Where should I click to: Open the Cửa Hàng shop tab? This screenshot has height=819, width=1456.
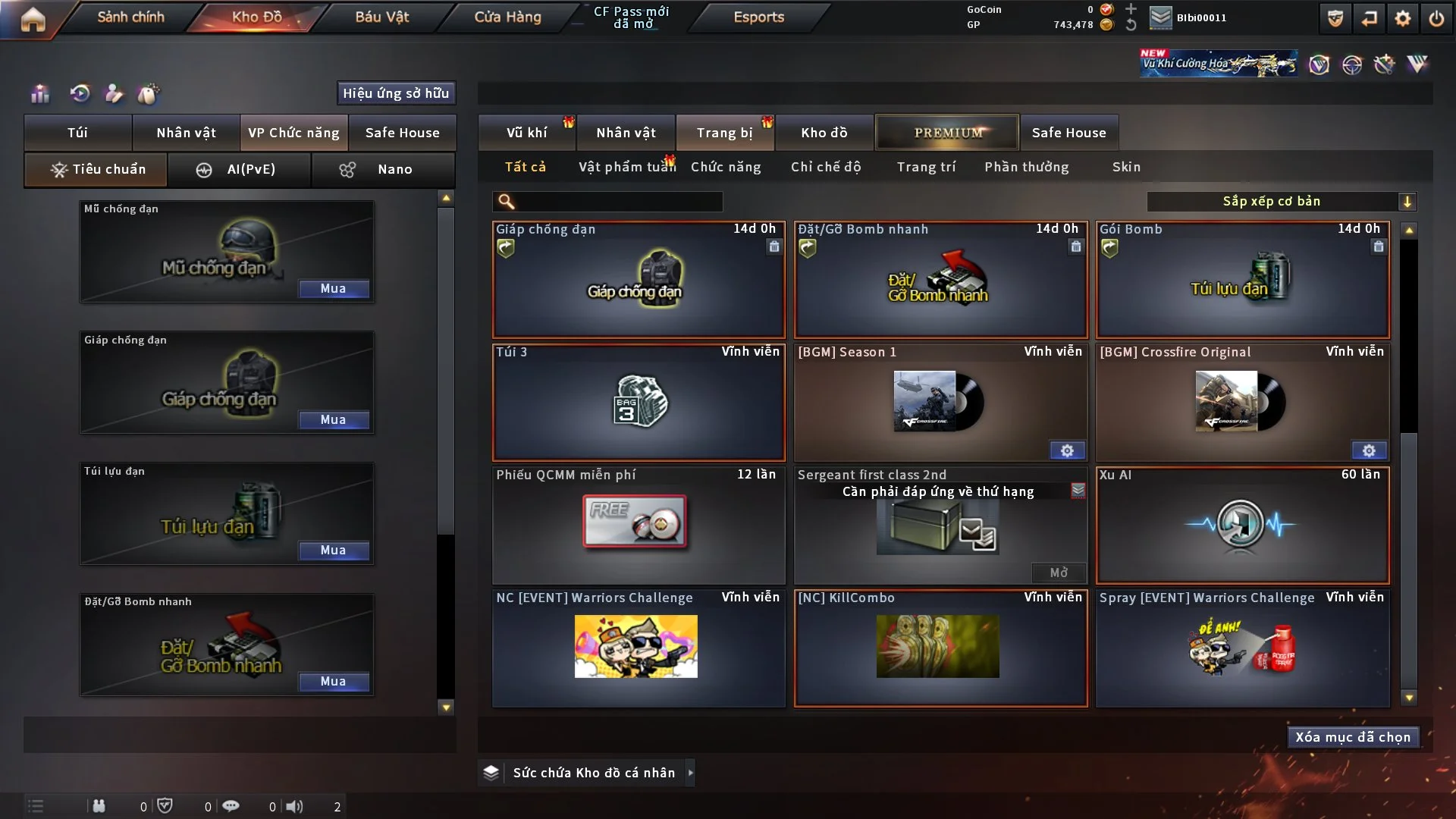(507, 17)
